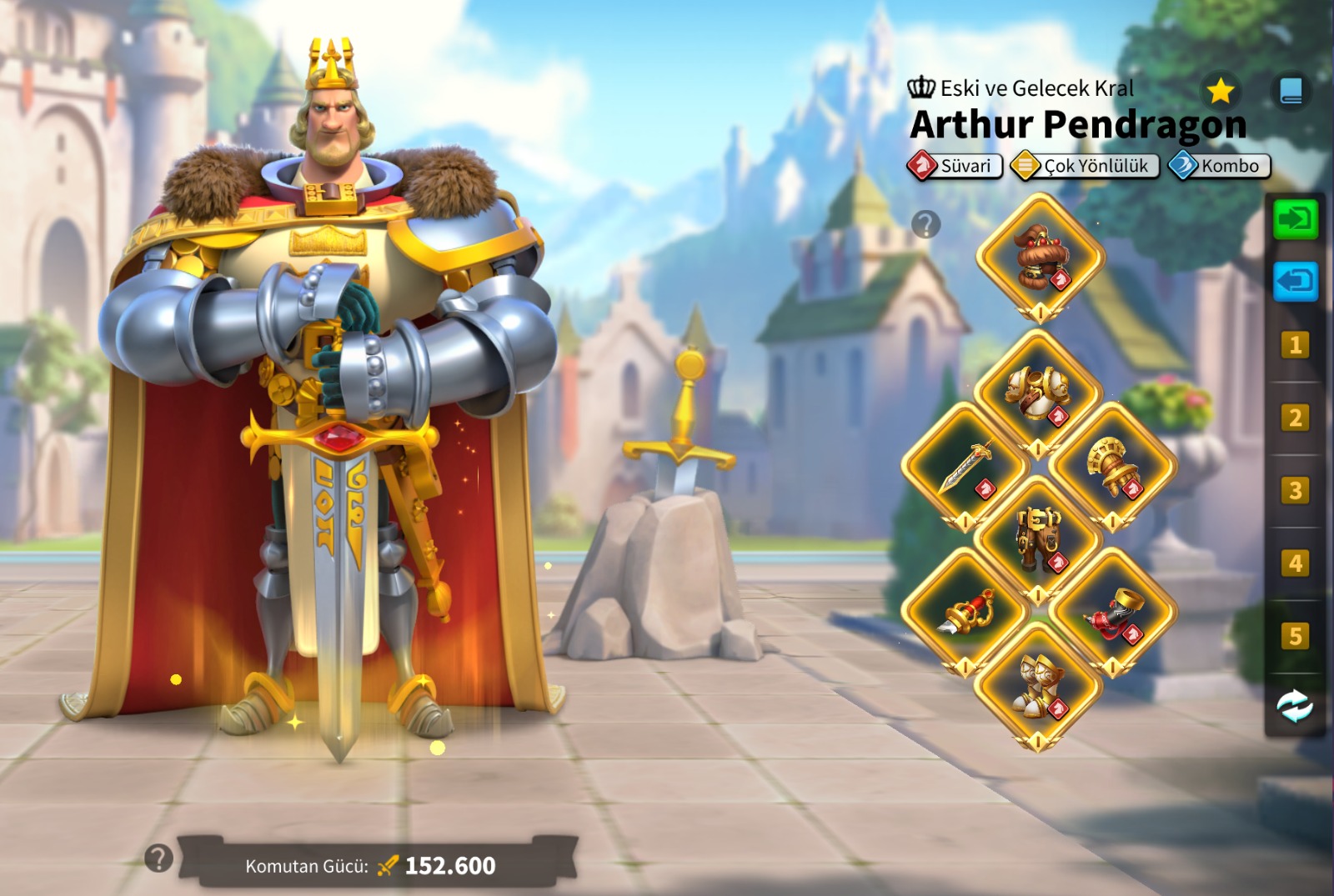Select the sword weapon slot

(965, 465)
